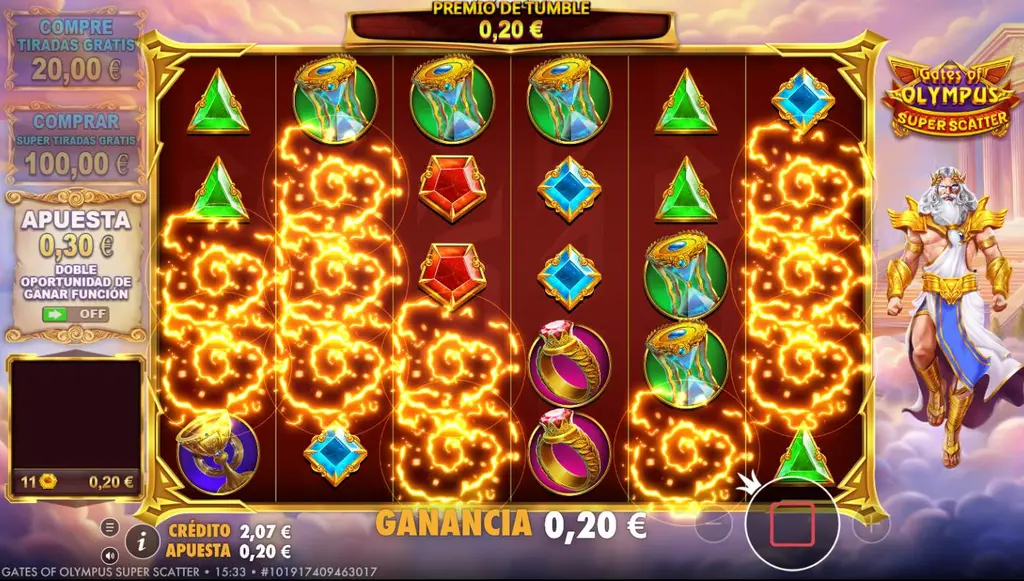Increase the bet with the plus button
The height and width of the screenshot is (581, 1024).
870,524
